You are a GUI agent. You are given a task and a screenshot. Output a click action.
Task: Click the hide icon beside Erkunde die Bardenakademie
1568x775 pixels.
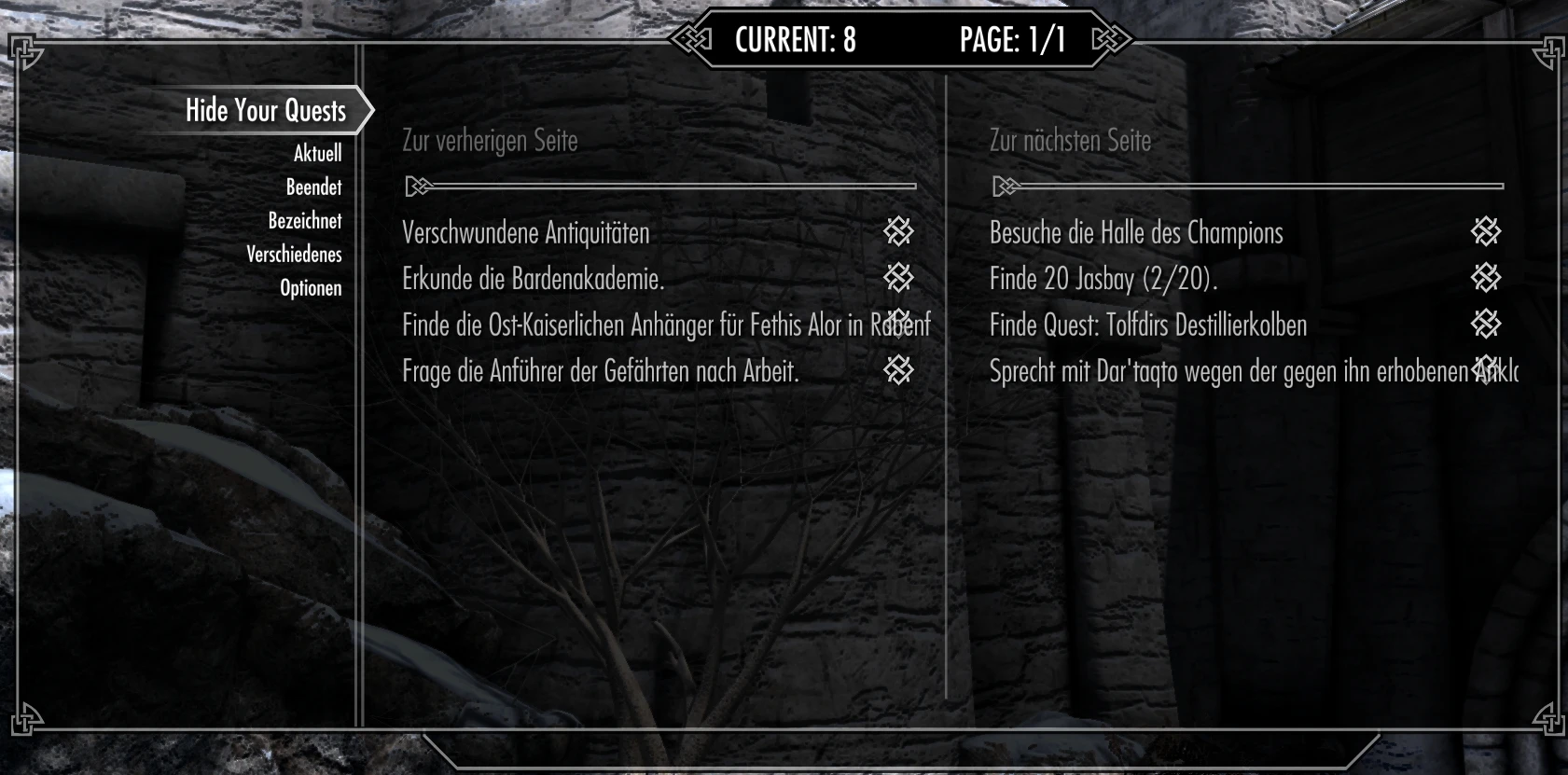(x=900, y=277)
